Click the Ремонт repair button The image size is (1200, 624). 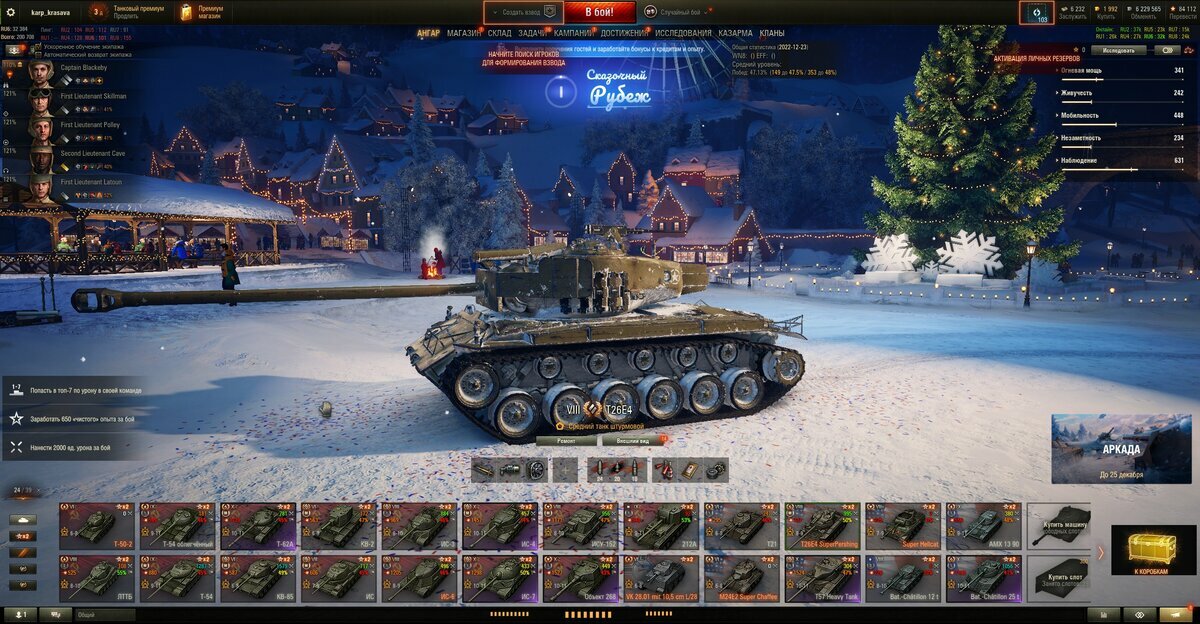click(x=565, y=440)
